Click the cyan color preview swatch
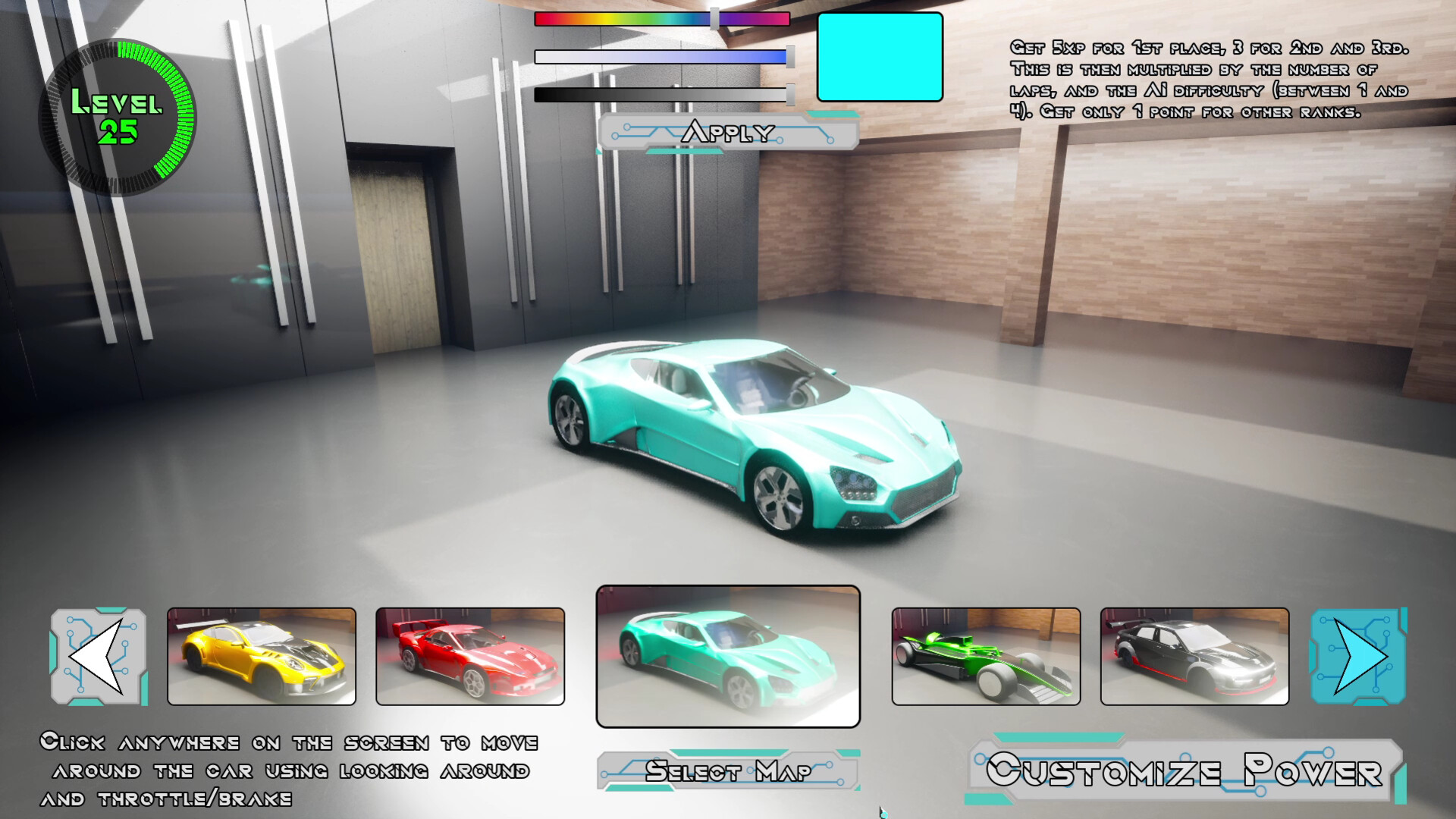The width and height of the screenshot is (1456, 819). click(x=880, y=57)
